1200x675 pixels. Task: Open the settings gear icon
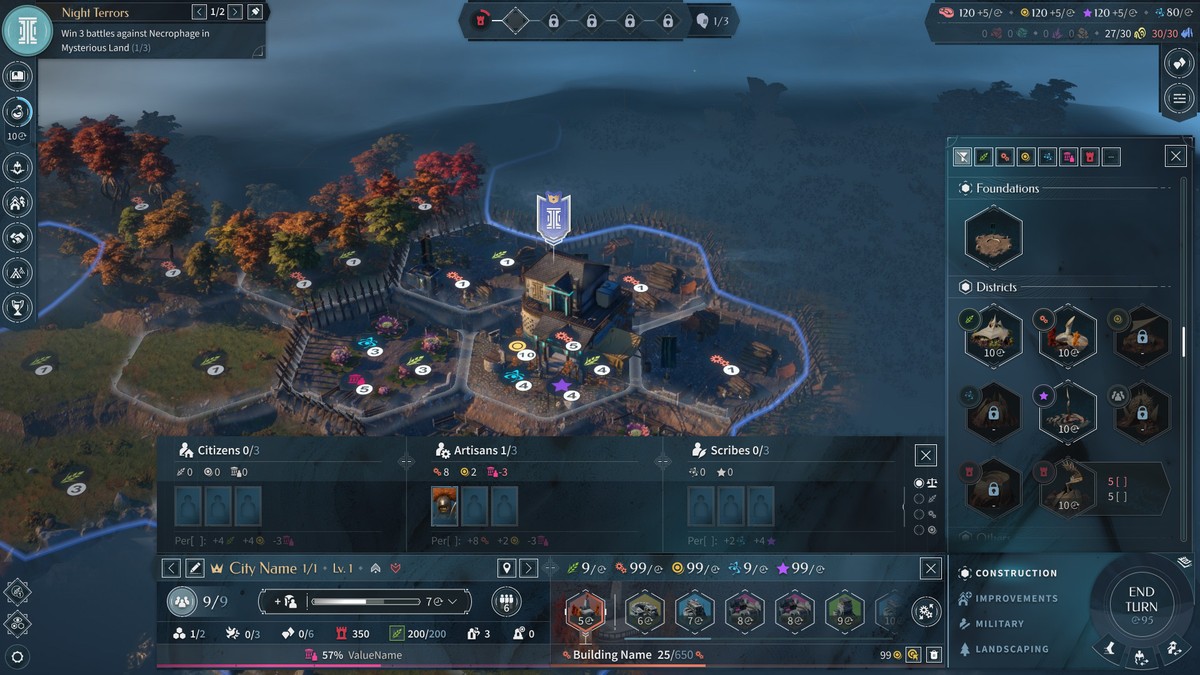pos(17,657)
